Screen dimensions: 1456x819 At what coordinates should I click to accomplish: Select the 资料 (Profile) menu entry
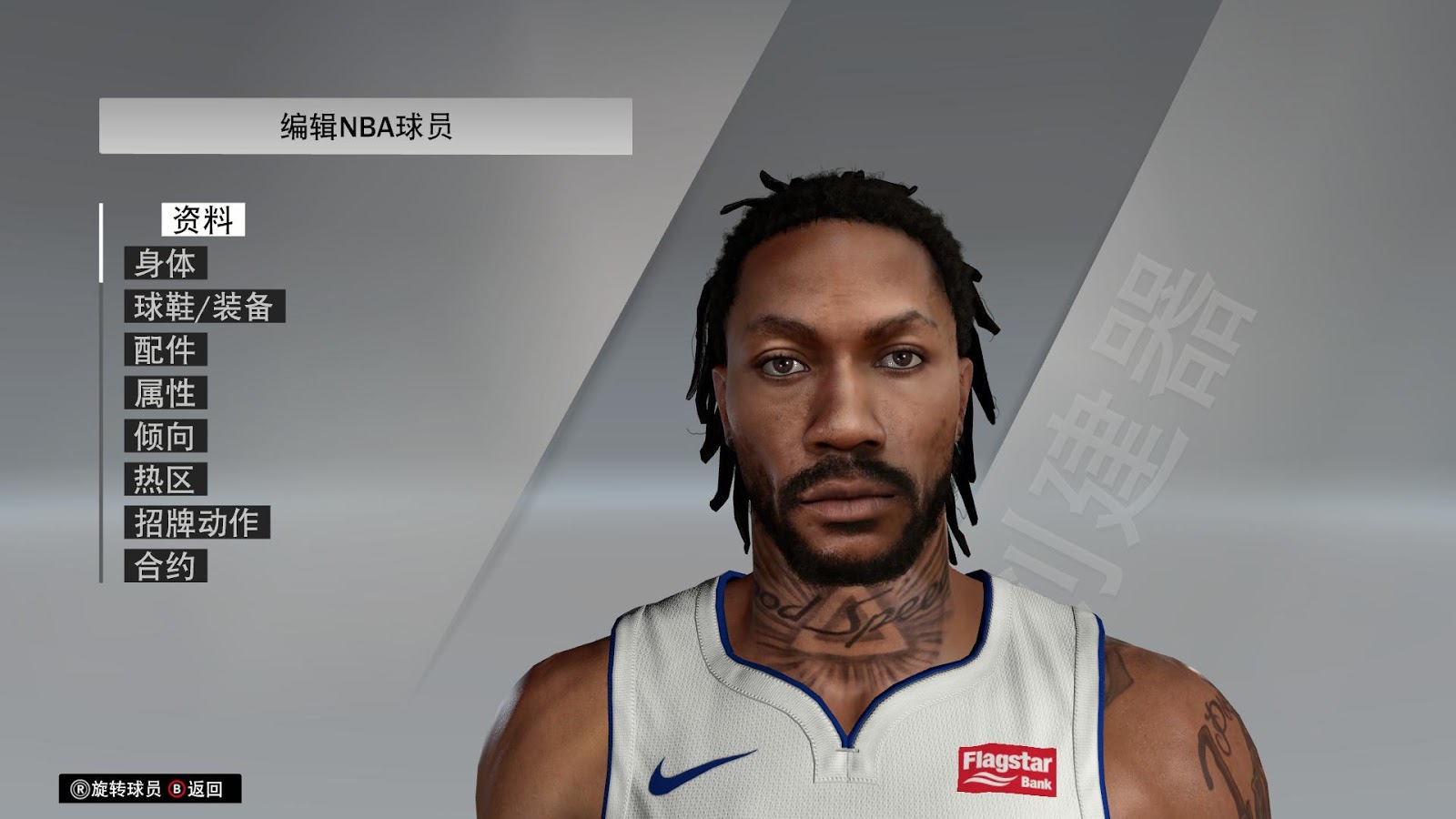pos(202,218)
